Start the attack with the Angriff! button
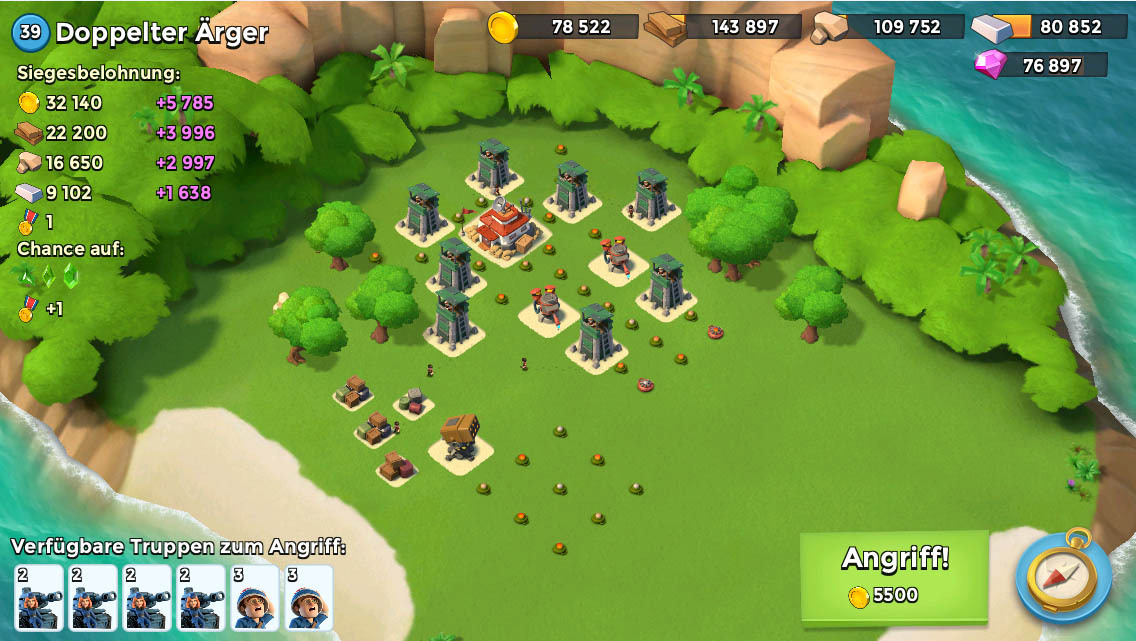This screenshot has height=641, width=1136. (x=894, y=575)
